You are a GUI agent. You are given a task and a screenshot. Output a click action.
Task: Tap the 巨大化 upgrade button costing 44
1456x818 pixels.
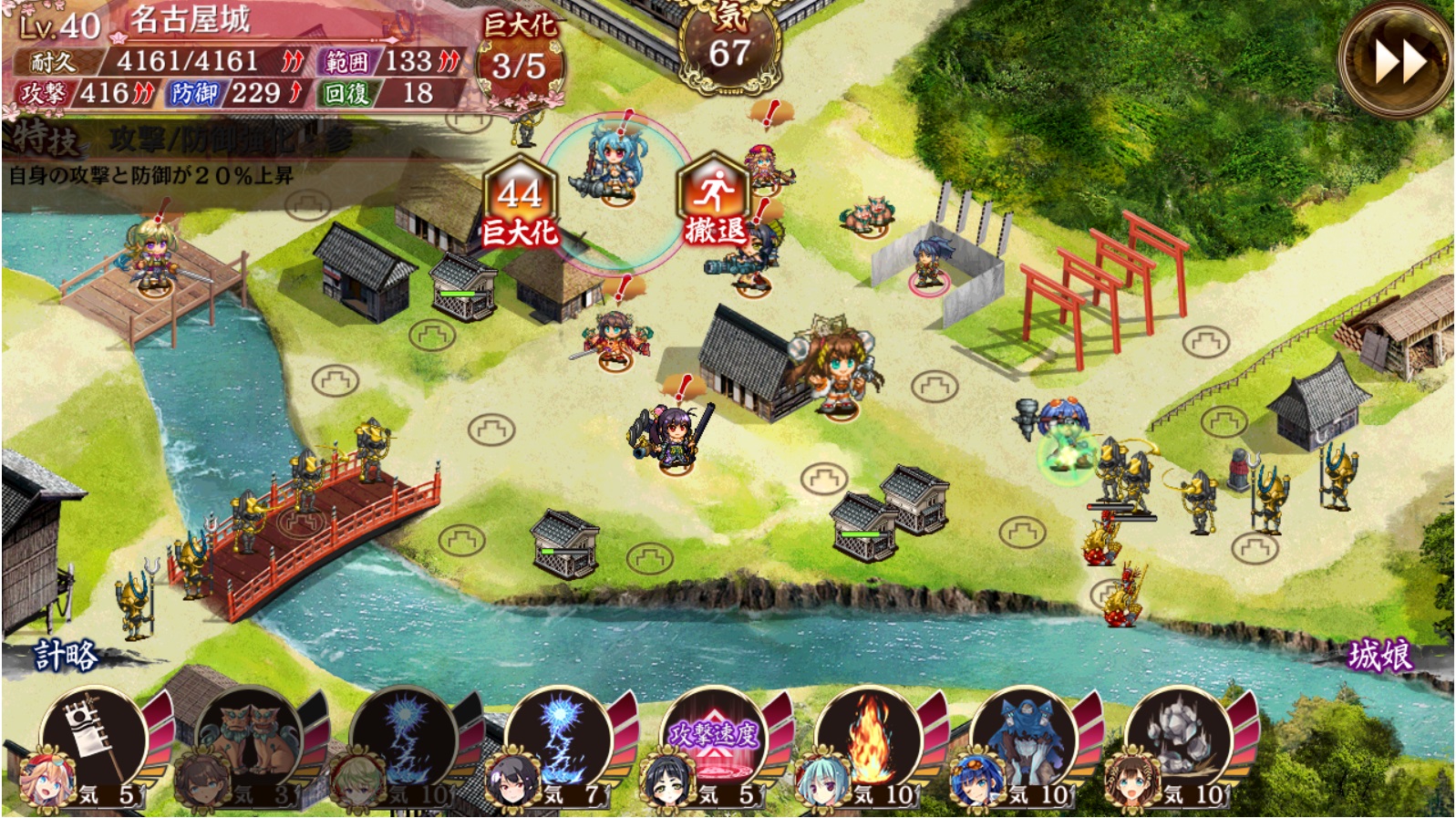[x=520, y=205]
